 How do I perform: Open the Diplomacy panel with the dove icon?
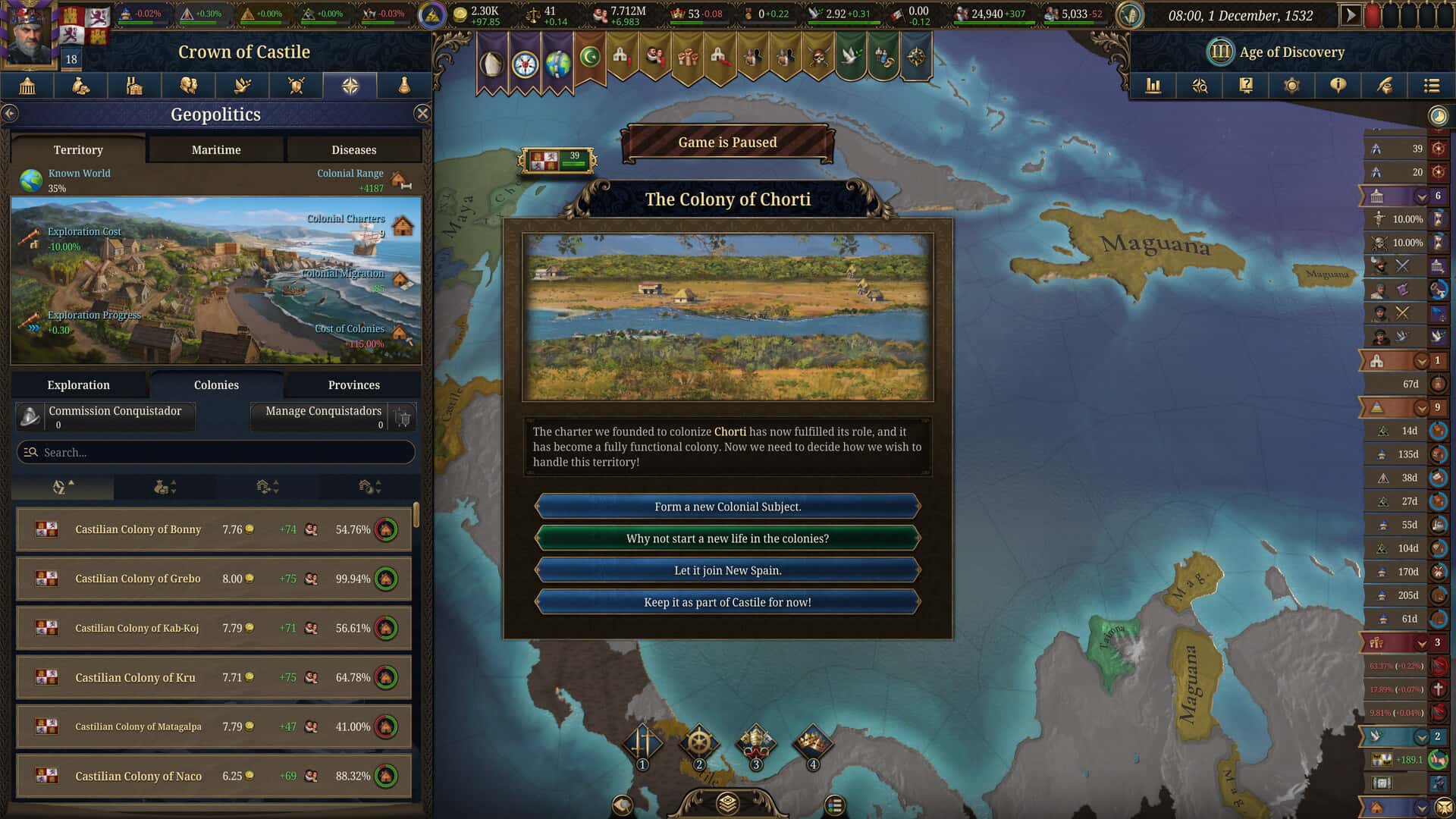pos(241,86)
